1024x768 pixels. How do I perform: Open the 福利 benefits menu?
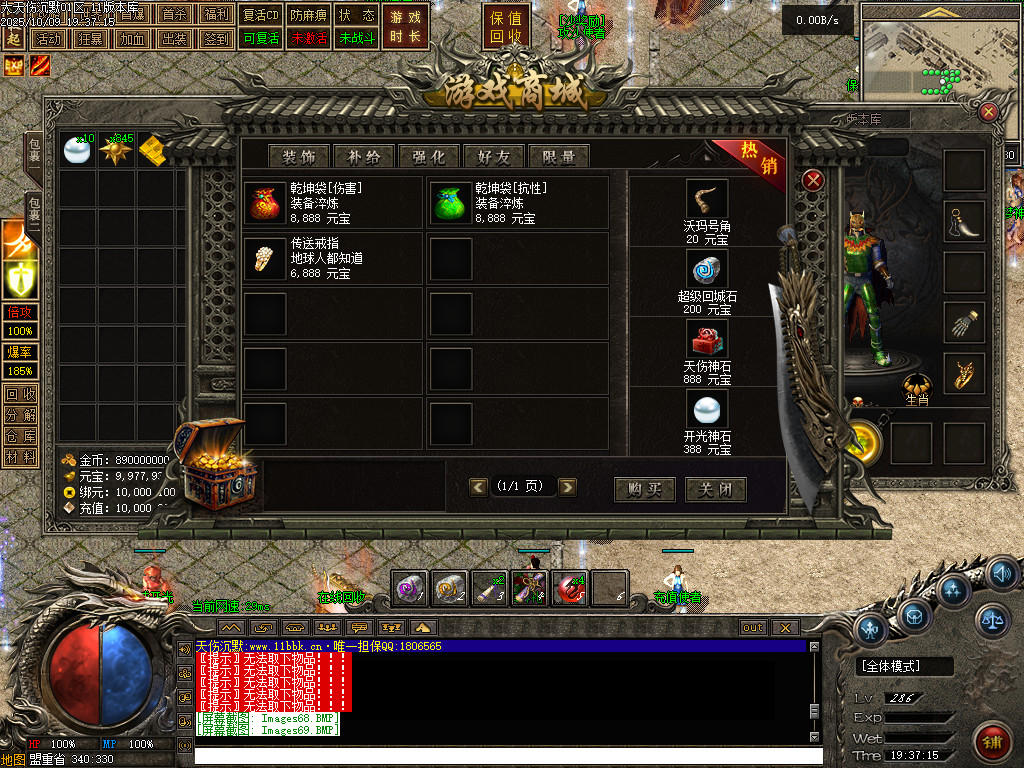(215, 15)
